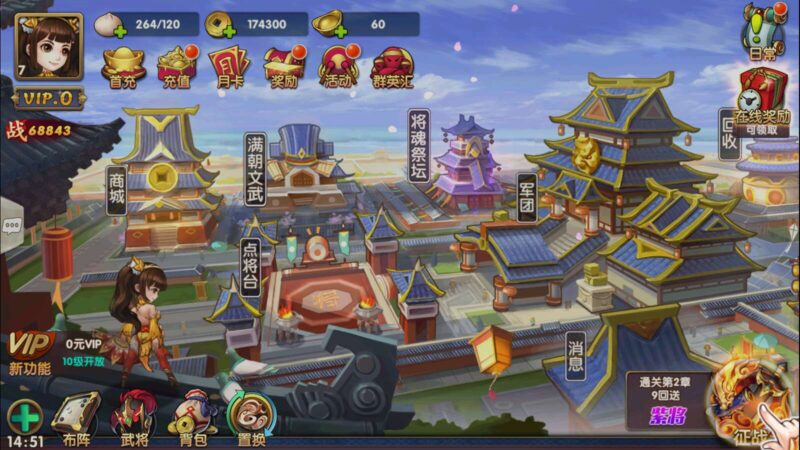Open the 充值 recharge shop
The width and height of the screenshot is (800, 450).
[177, 66]
